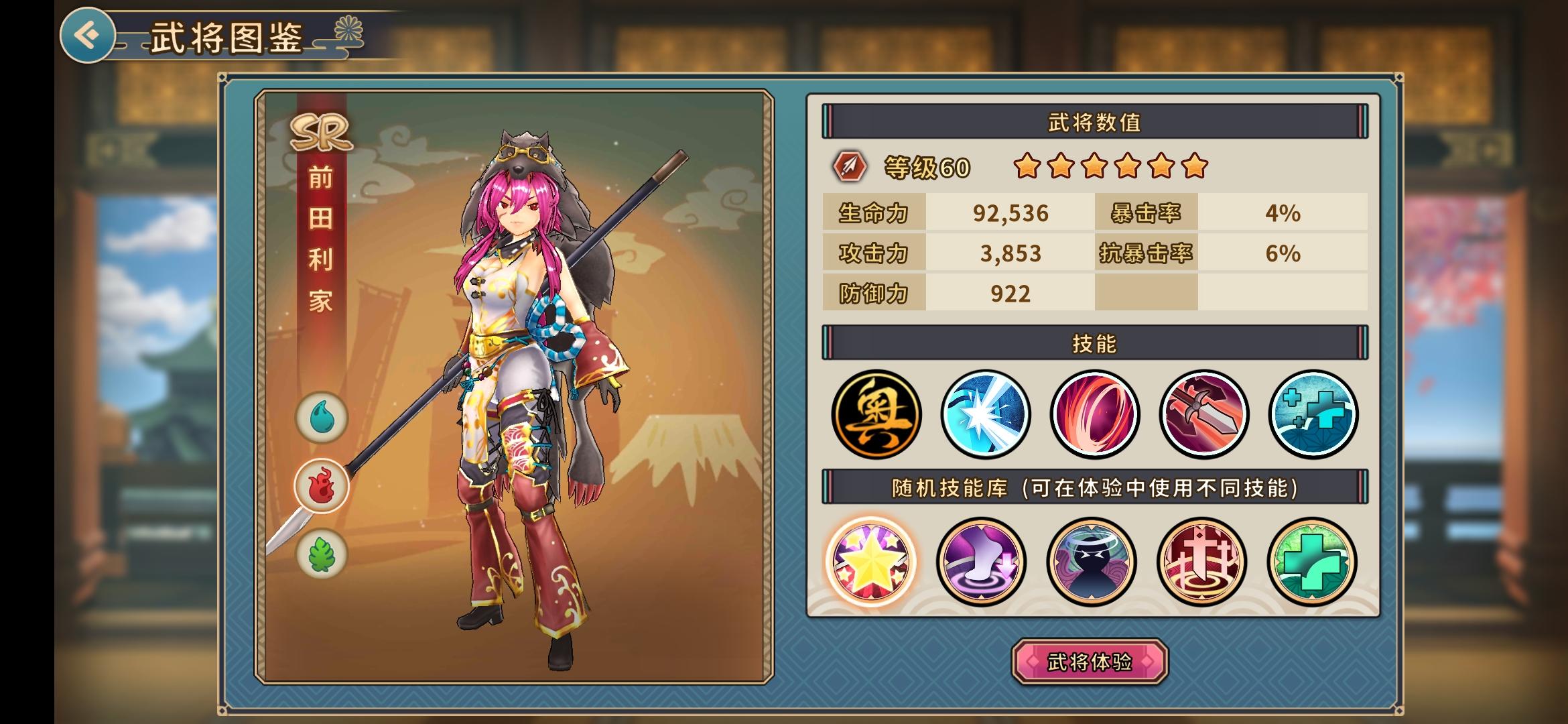Start the 武将体验 hero trial
1568x724 pixels.
click(x=1090, y=662)
